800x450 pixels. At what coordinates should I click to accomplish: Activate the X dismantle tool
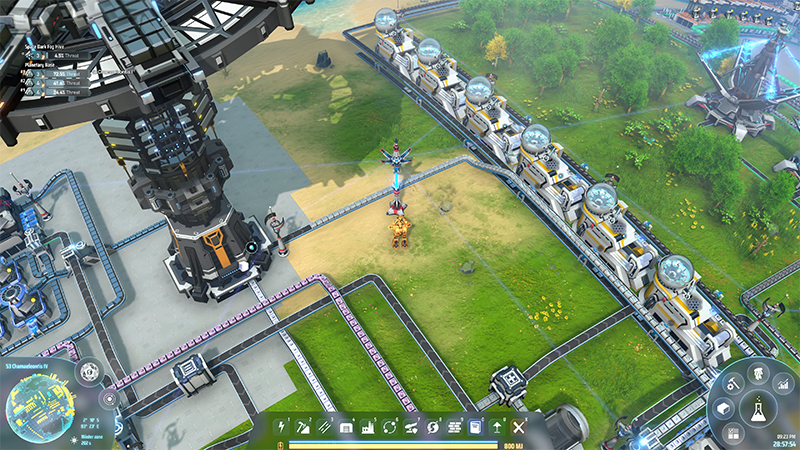518,427
